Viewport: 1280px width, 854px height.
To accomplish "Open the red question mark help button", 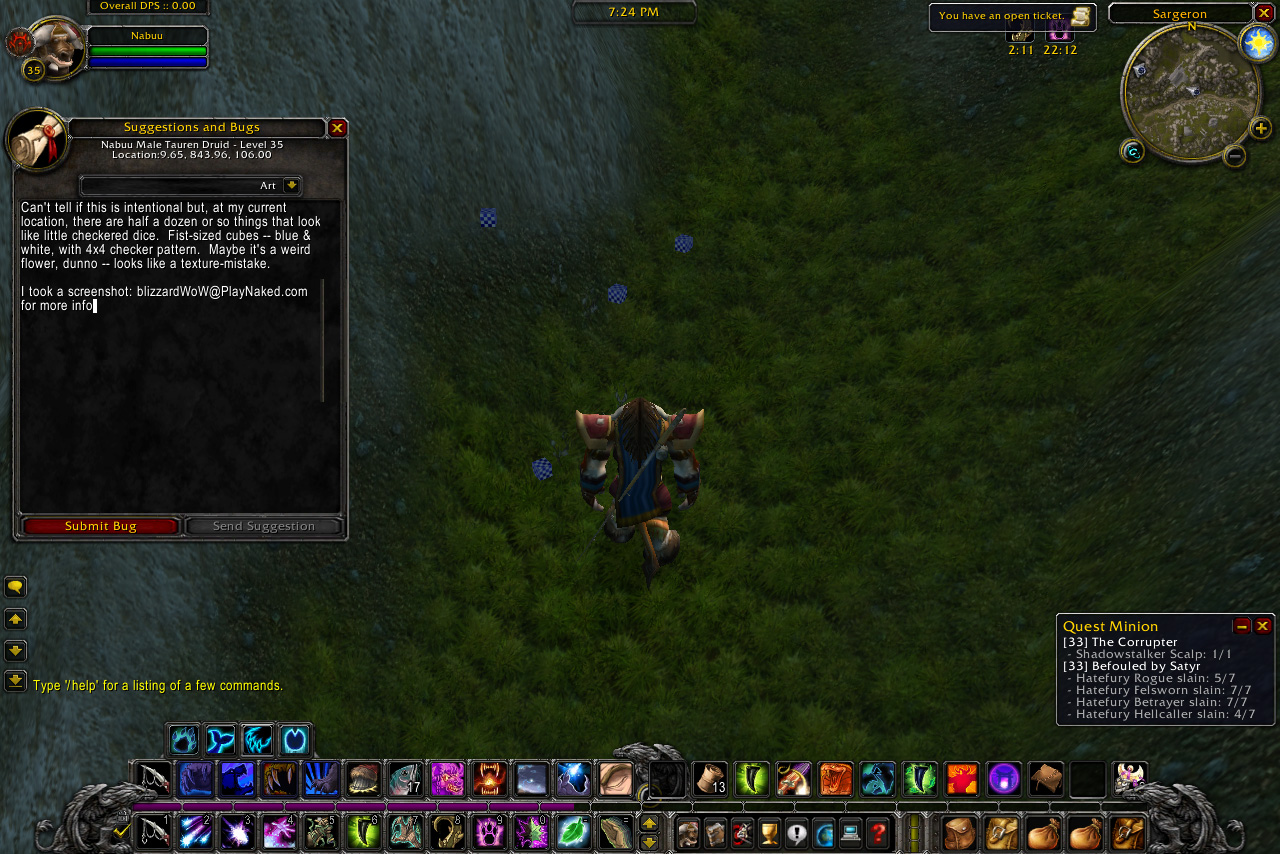I will point(878,832).
